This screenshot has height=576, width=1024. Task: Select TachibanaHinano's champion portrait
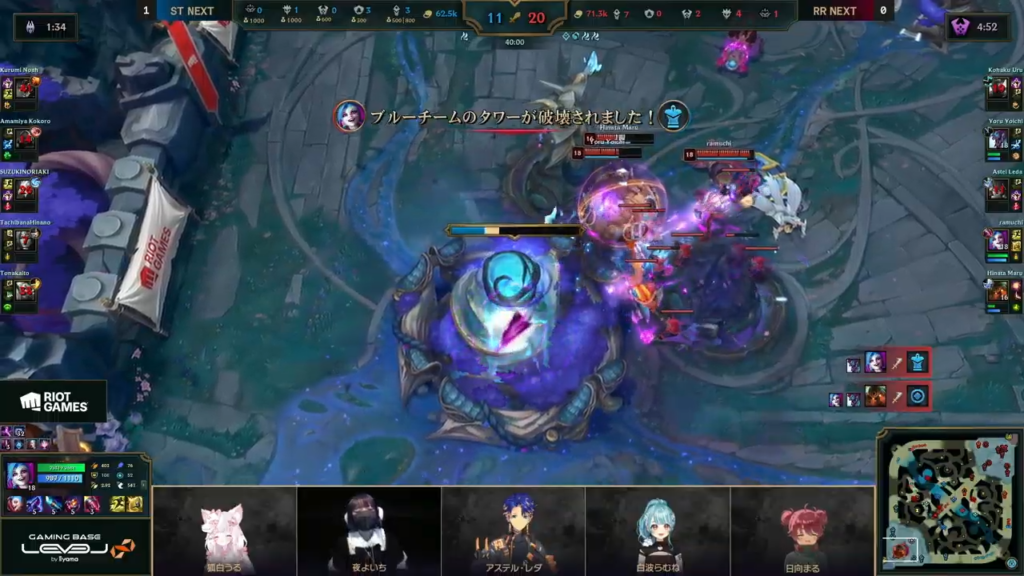pyautogui.click(x=25, y=241)
